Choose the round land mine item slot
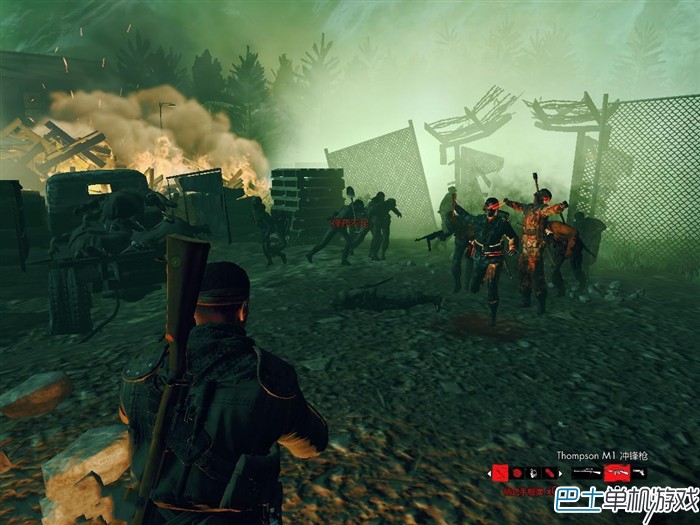Viewport: 700px width, 525px height. coord(517,472)
